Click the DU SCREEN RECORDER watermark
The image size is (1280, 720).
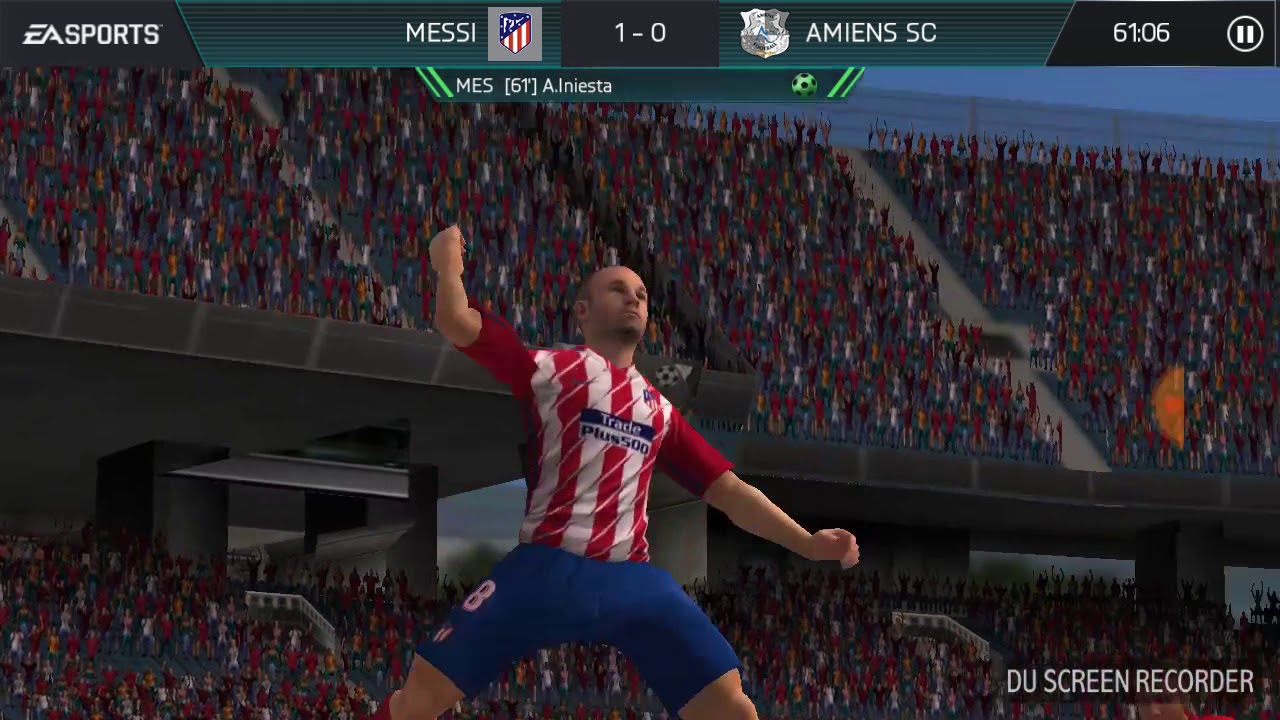[x=1128, y=683]
